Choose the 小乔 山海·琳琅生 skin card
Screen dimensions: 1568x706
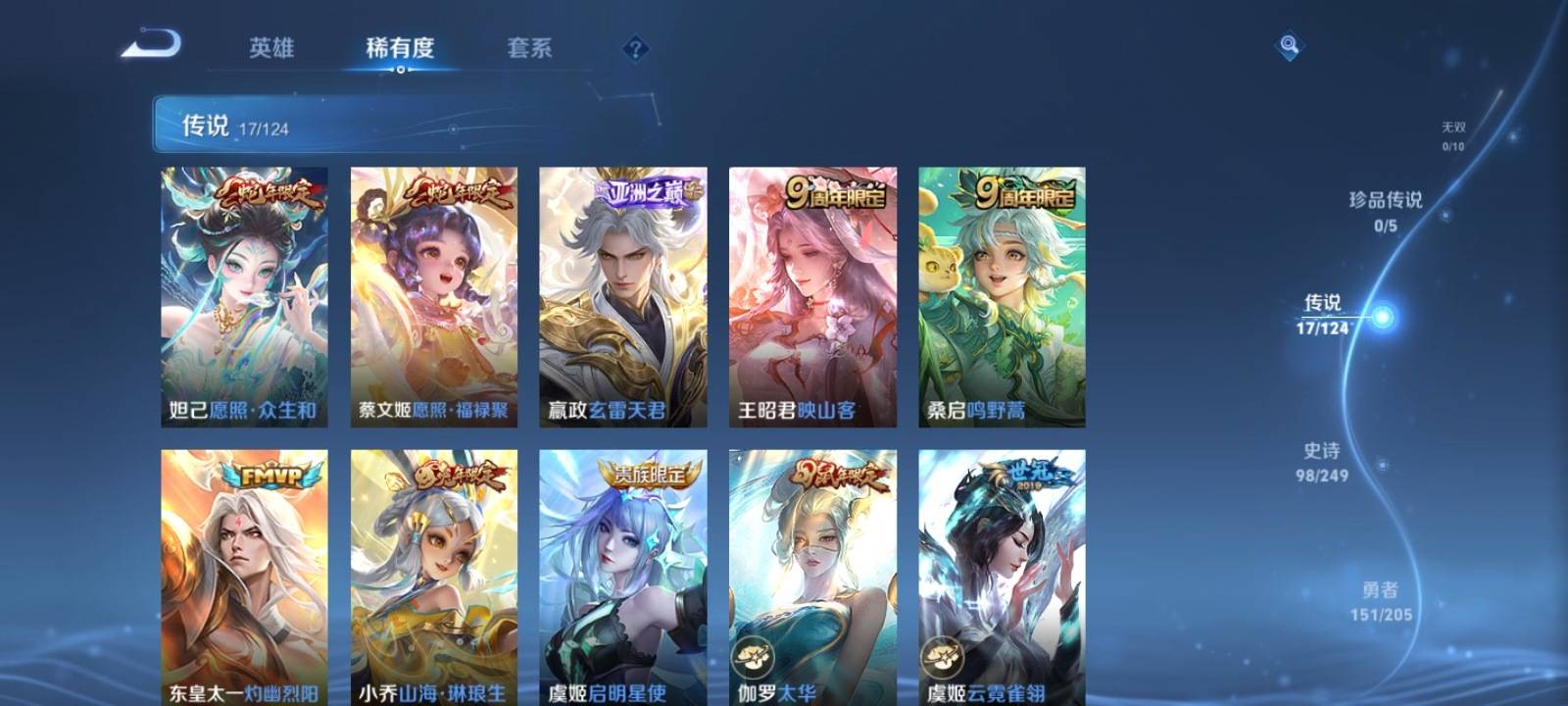coord(434,577)
